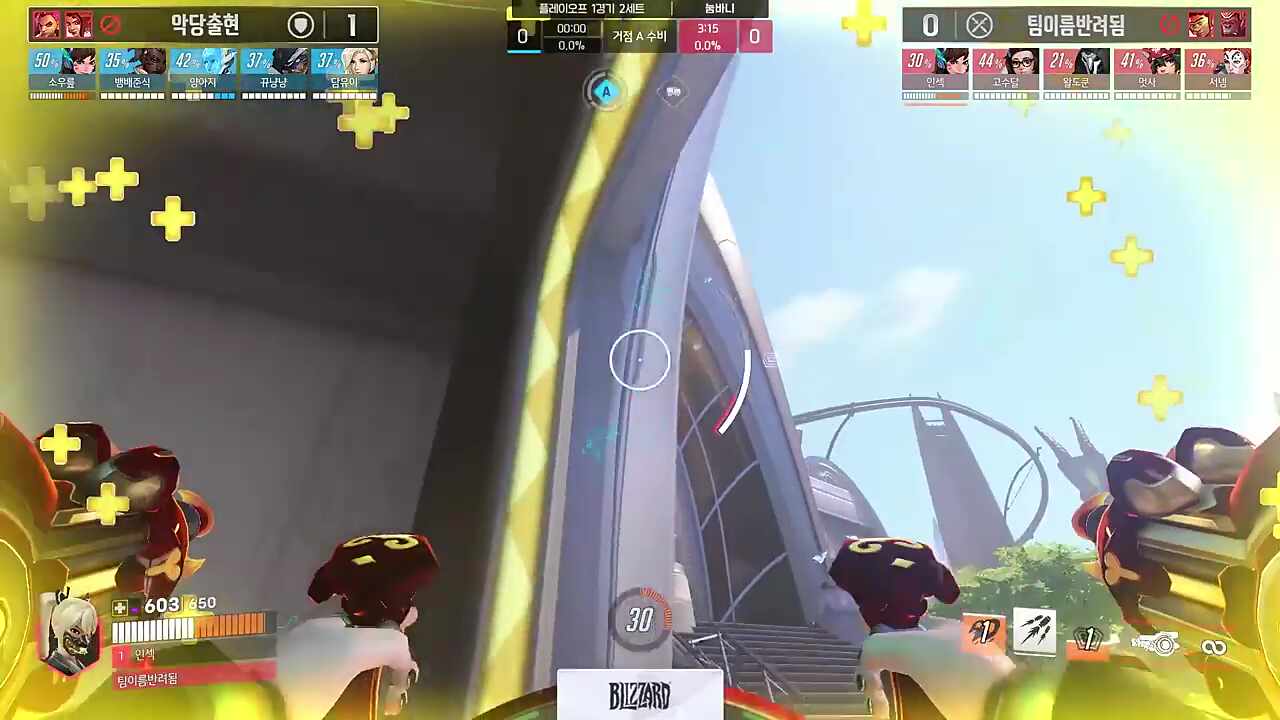1280x720 pixels.
Task: Select the Mei player 고수달
Action: 1006,72
